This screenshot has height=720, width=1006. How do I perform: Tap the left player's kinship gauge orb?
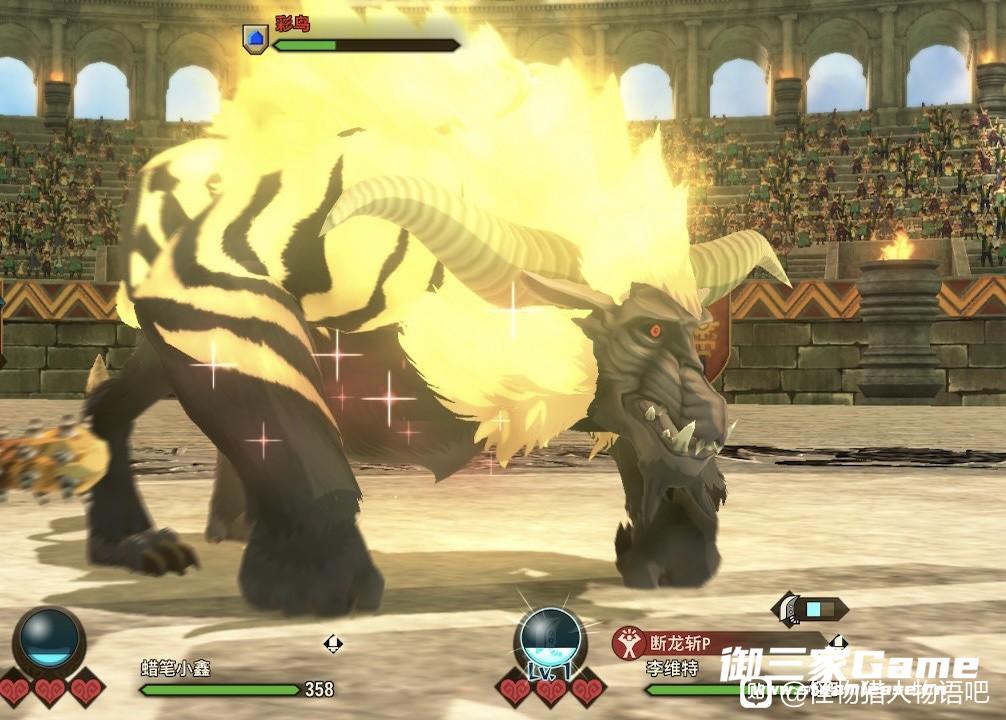tap(49, 637)
